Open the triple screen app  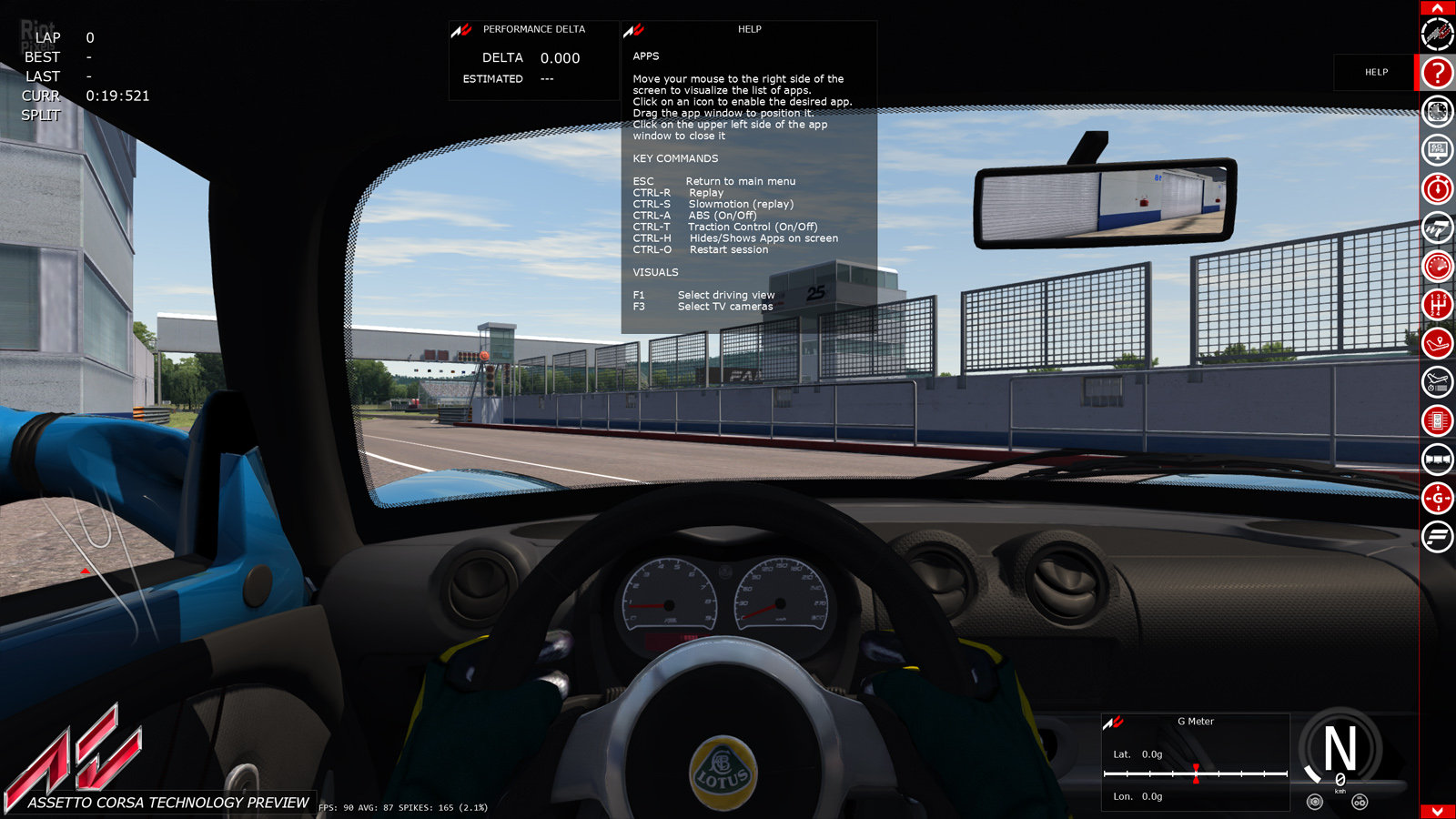tap(1438, 460)
